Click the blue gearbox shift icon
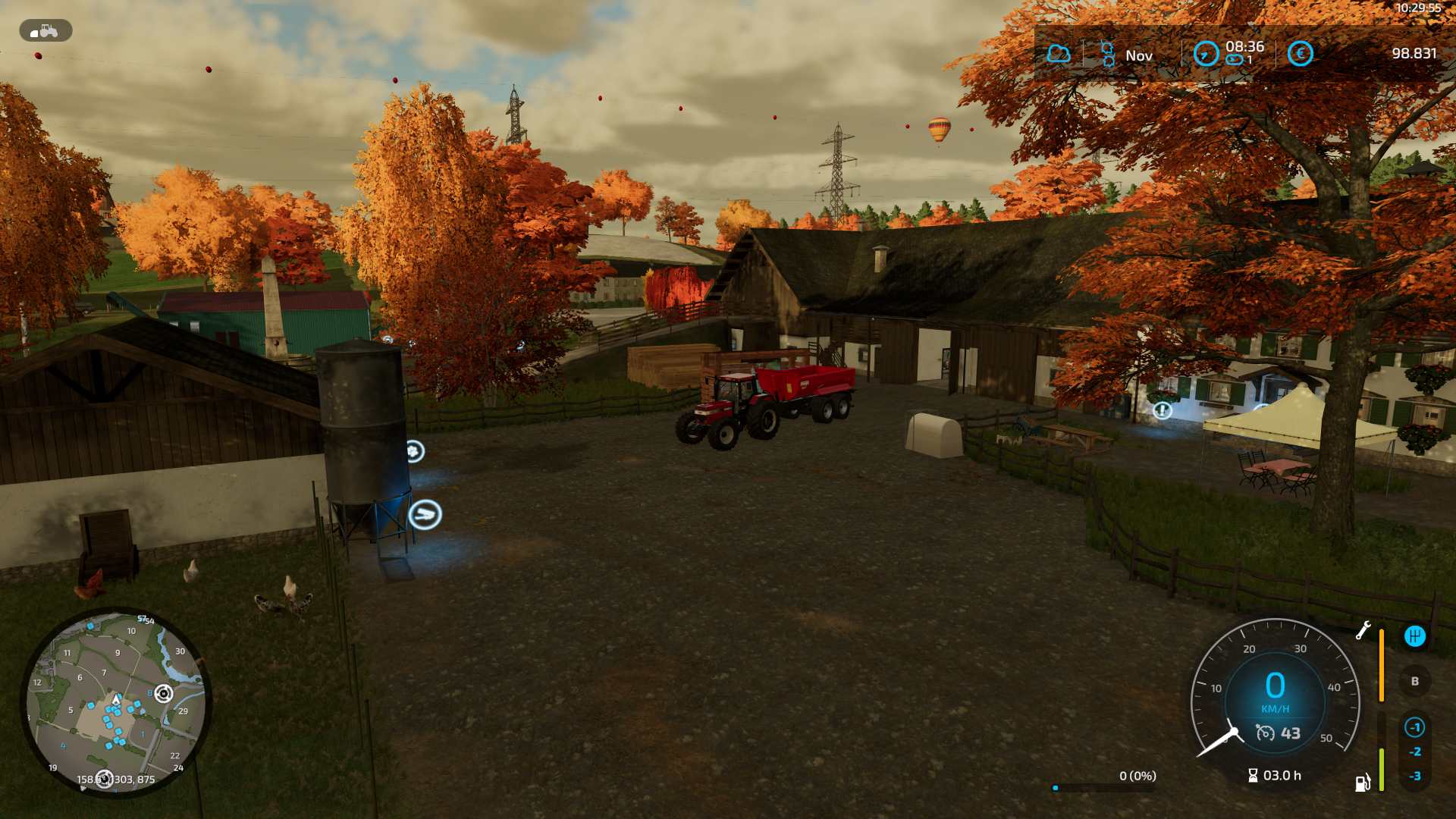The height and width of the screenshot is (819, 1456). click(x=1414, y=636)
